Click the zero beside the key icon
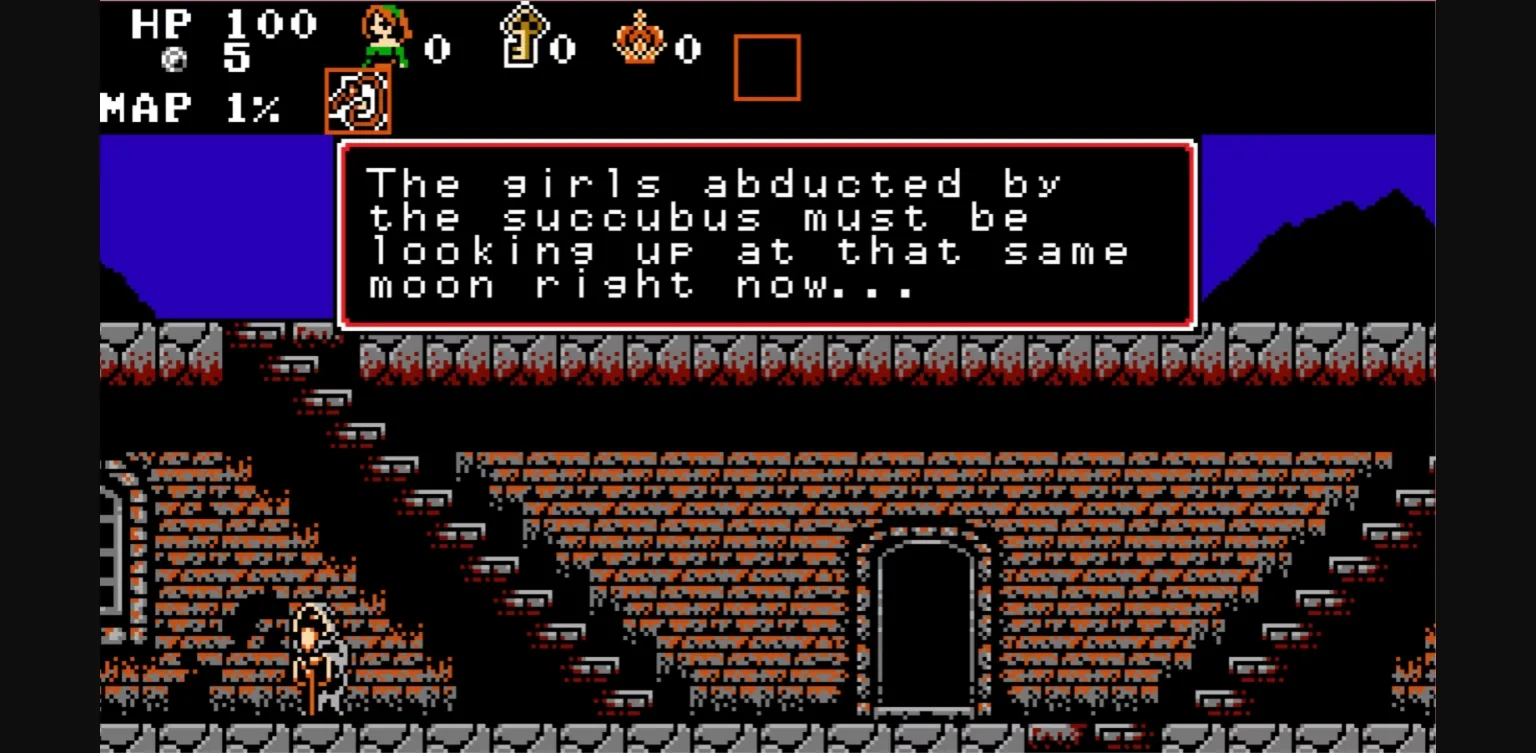The height and width of the screenshot is (753, 1536). click(563, 48)
